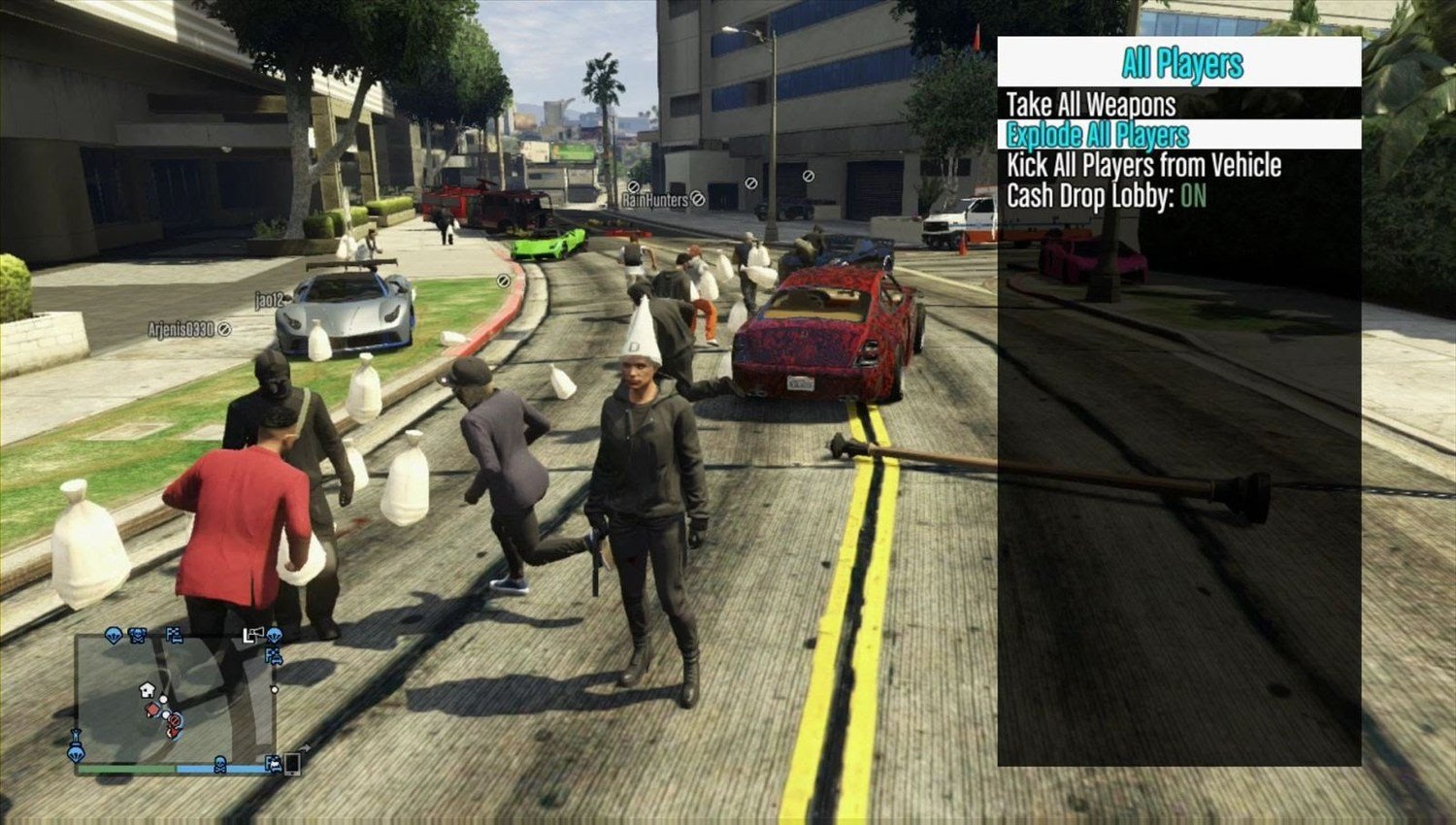Toggle the Cash Drop Lobby option

click(1106, 196)
